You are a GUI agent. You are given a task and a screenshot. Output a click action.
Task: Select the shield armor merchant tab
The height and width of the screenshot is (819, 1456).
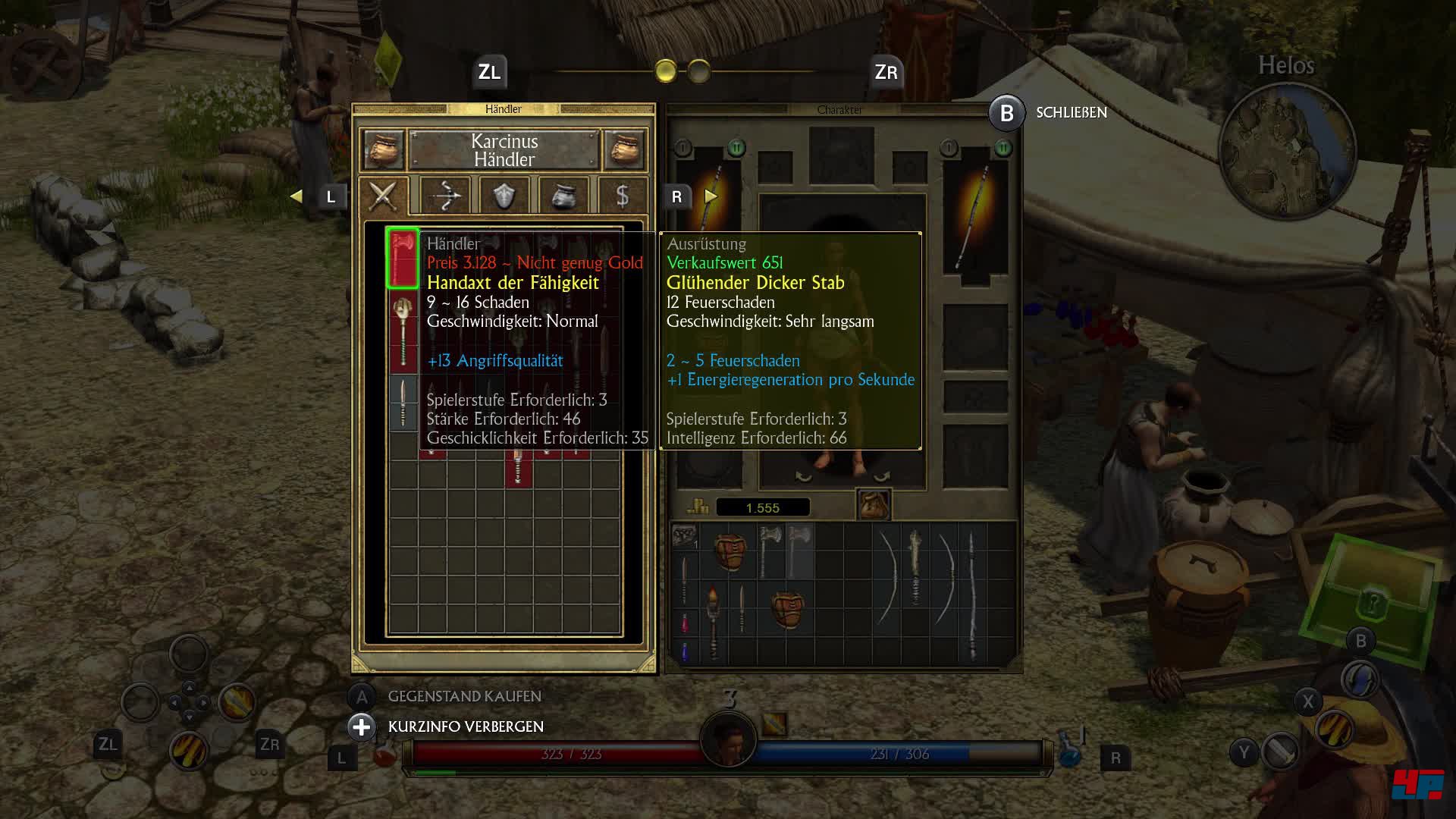click(504, 196)
